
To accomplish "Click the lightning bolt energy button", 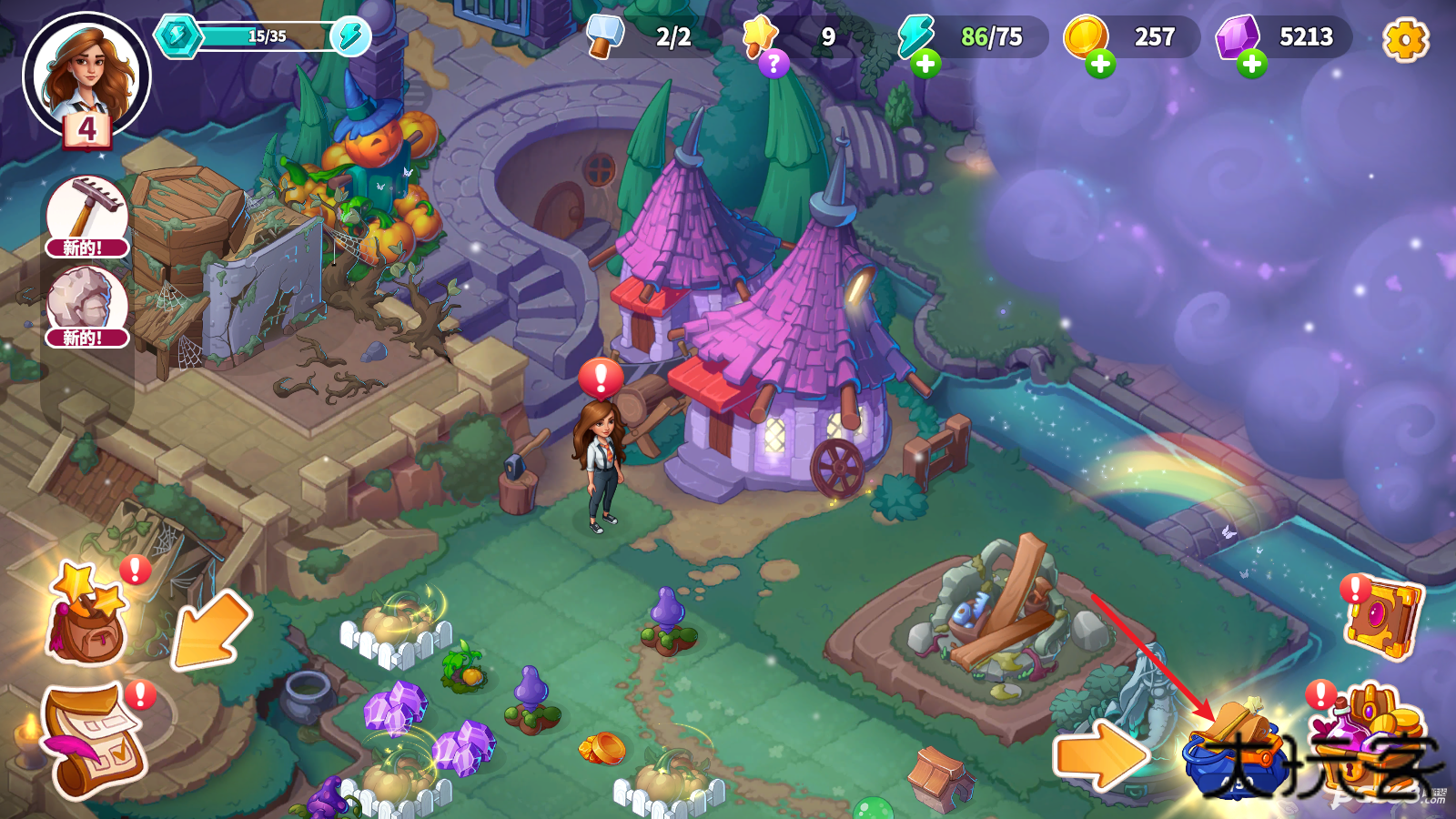I will [350, 36].
